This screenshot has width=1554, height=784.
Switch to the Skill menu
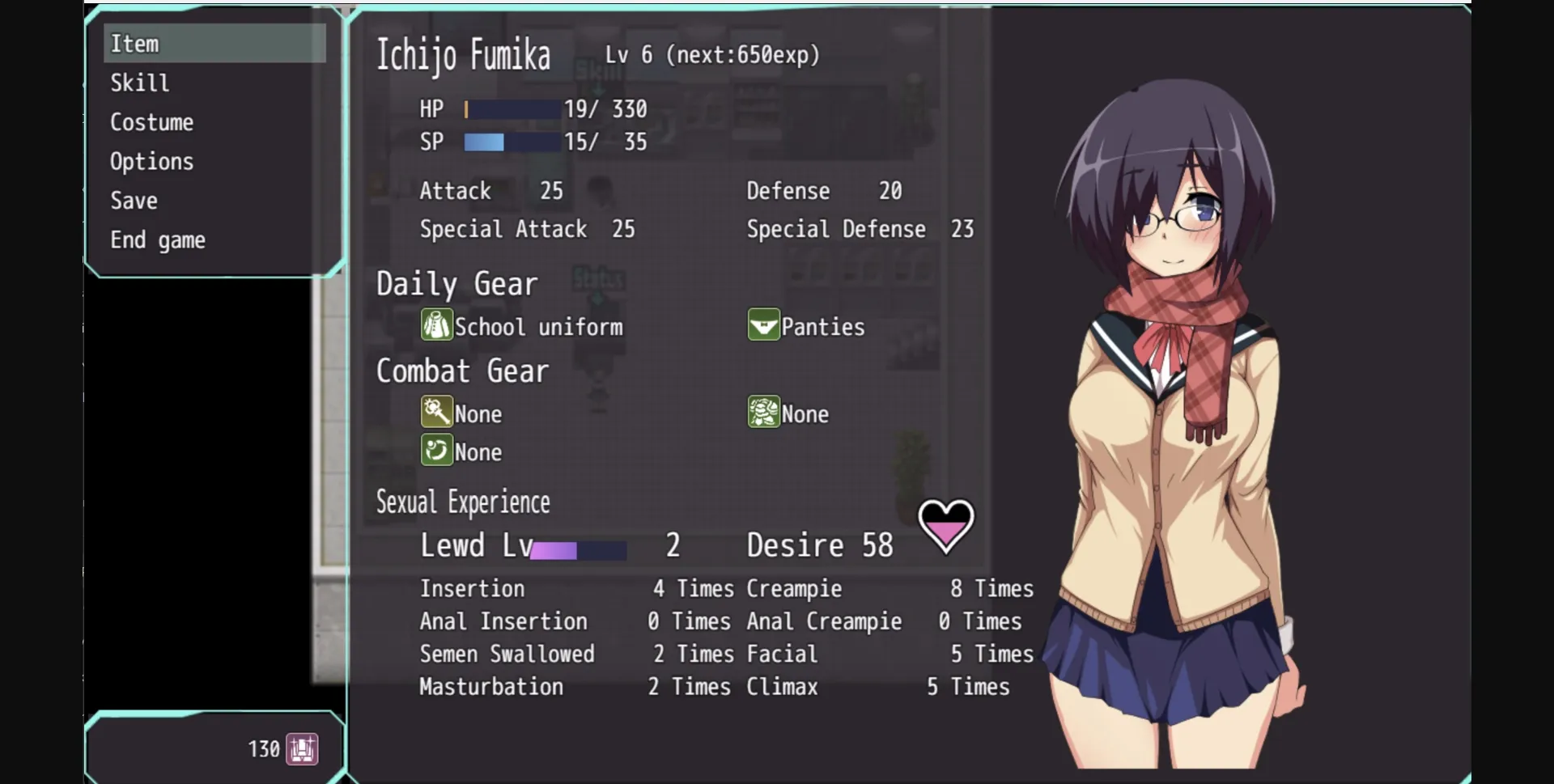tap(139, 83)
